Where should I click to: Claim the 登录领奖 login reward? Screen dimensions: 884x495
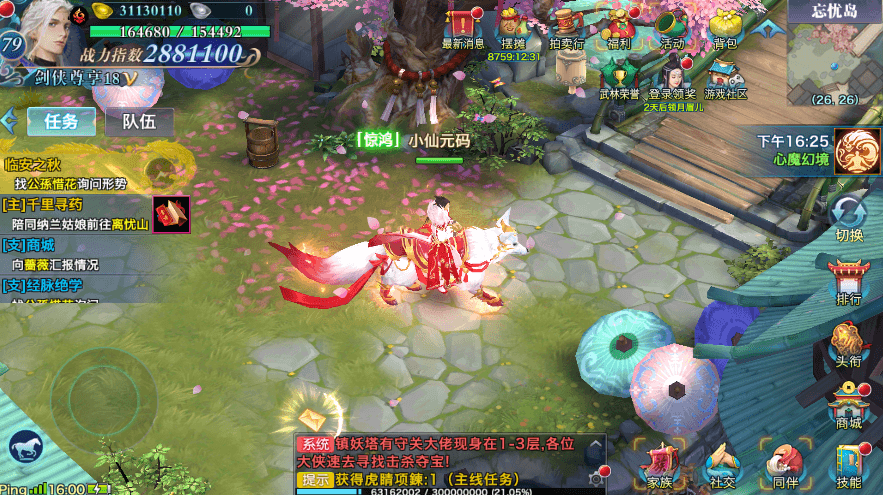click(672, 78)
